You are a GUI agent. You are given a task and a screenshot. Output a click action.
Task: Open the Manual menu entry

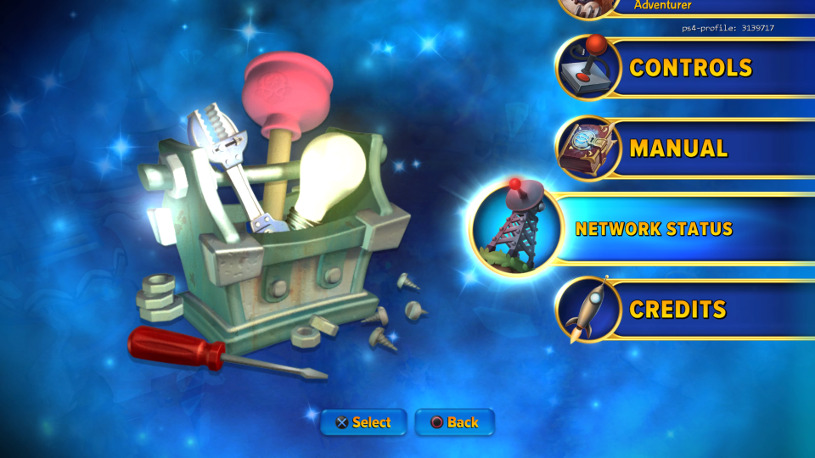678,148
